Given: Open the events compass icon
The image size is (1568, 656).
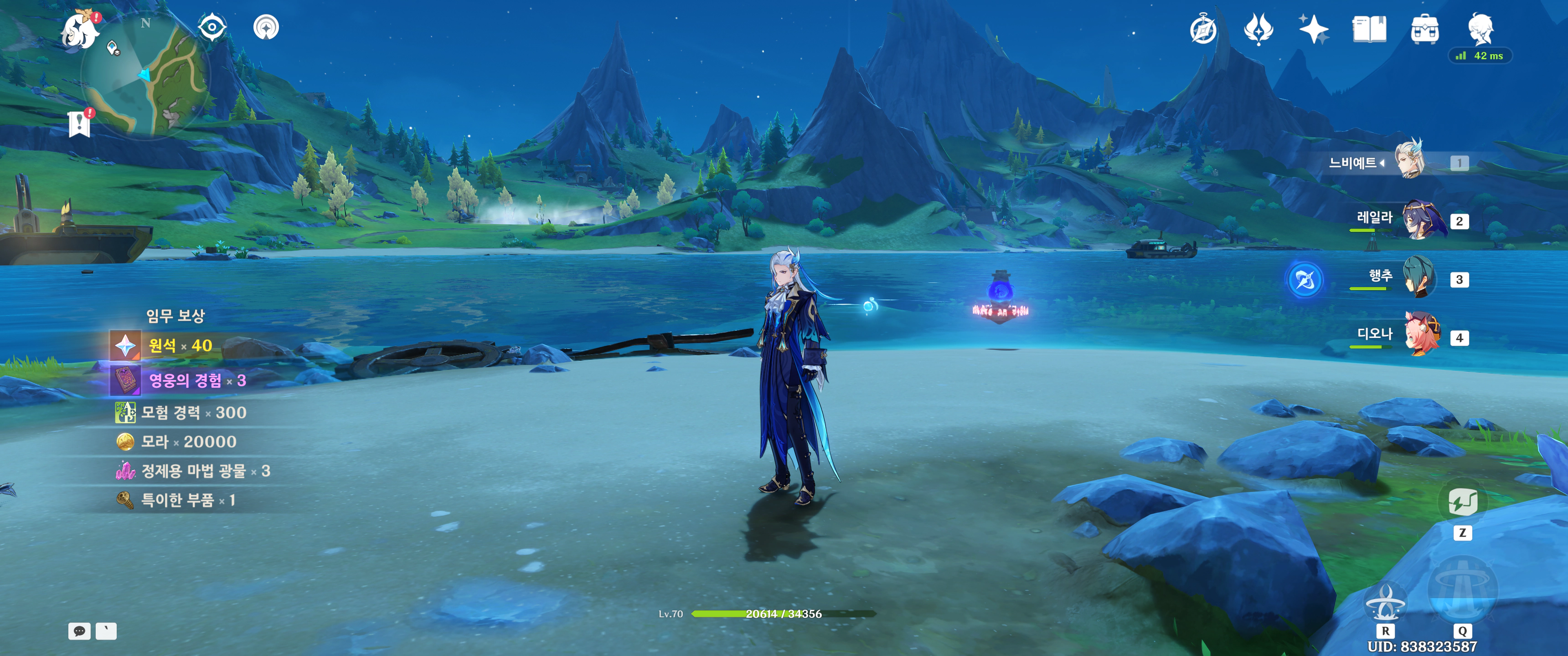Looking at the screenshot, I should point(1203,30).
